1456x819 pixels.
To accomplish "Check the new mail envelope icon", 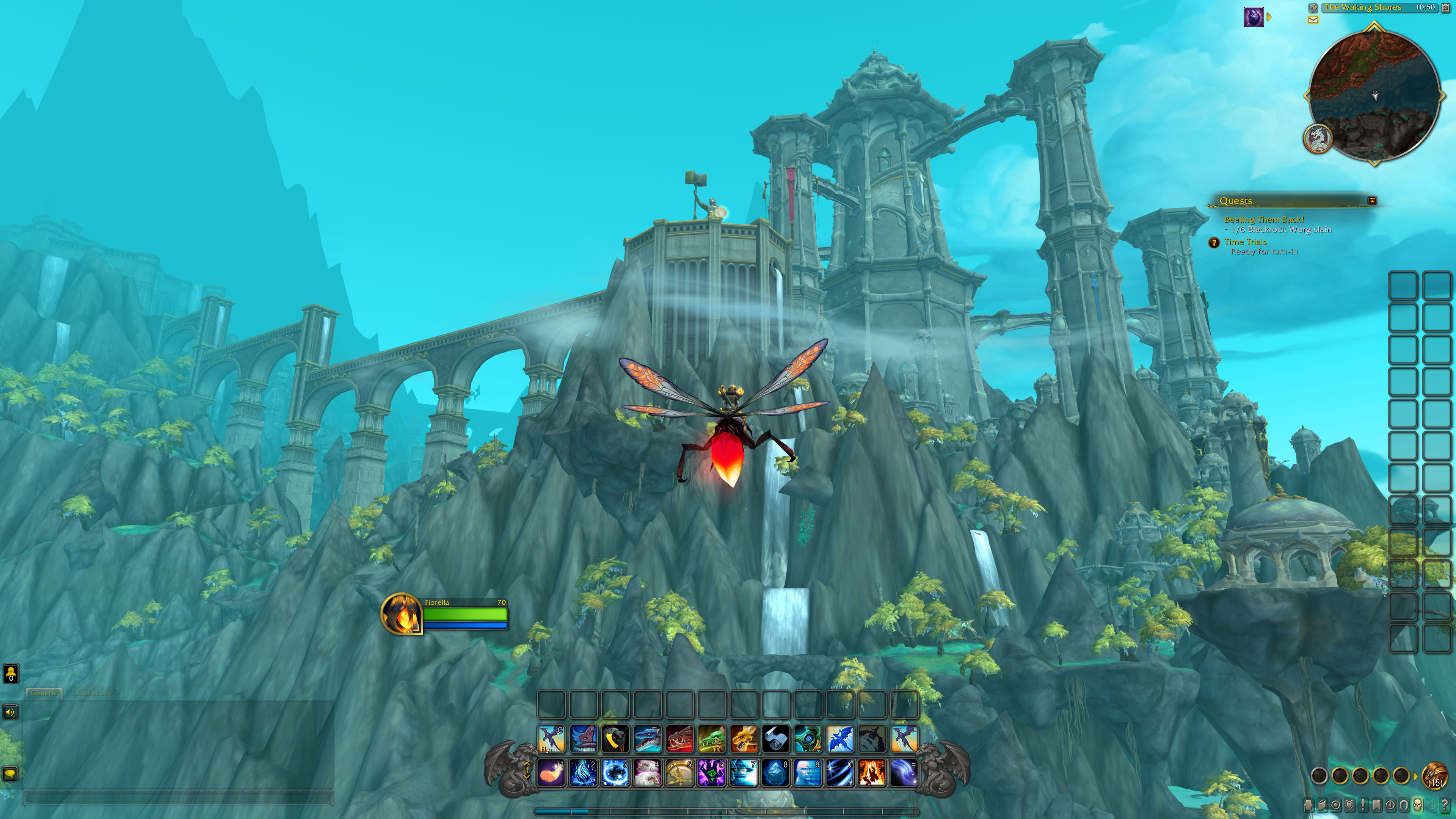I will click(x=1313, y=20).
